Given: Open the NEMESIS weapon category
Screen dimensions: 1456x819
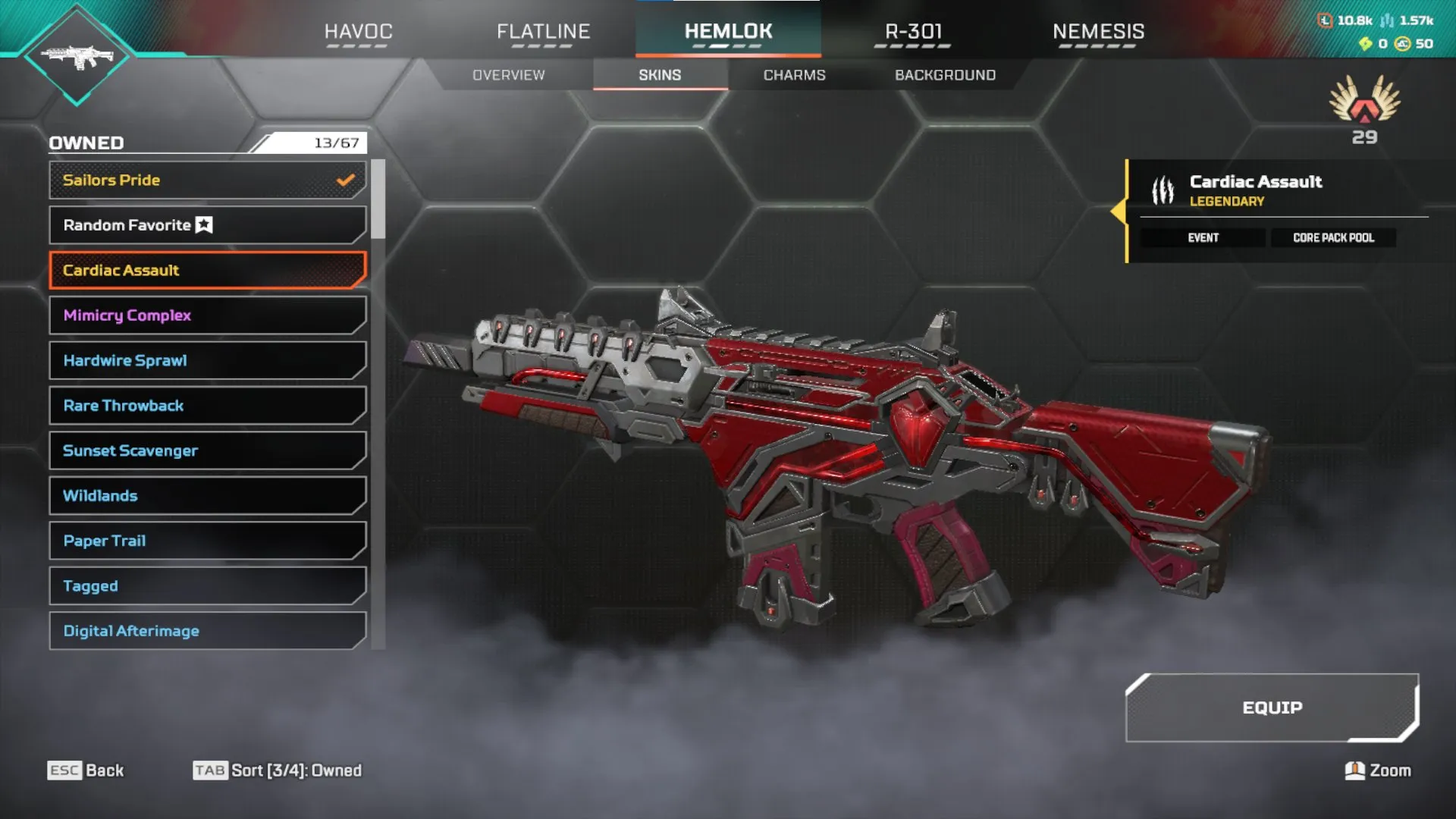Looking at the screenshot, I should pyautogui.click(x=1099, y=32).
